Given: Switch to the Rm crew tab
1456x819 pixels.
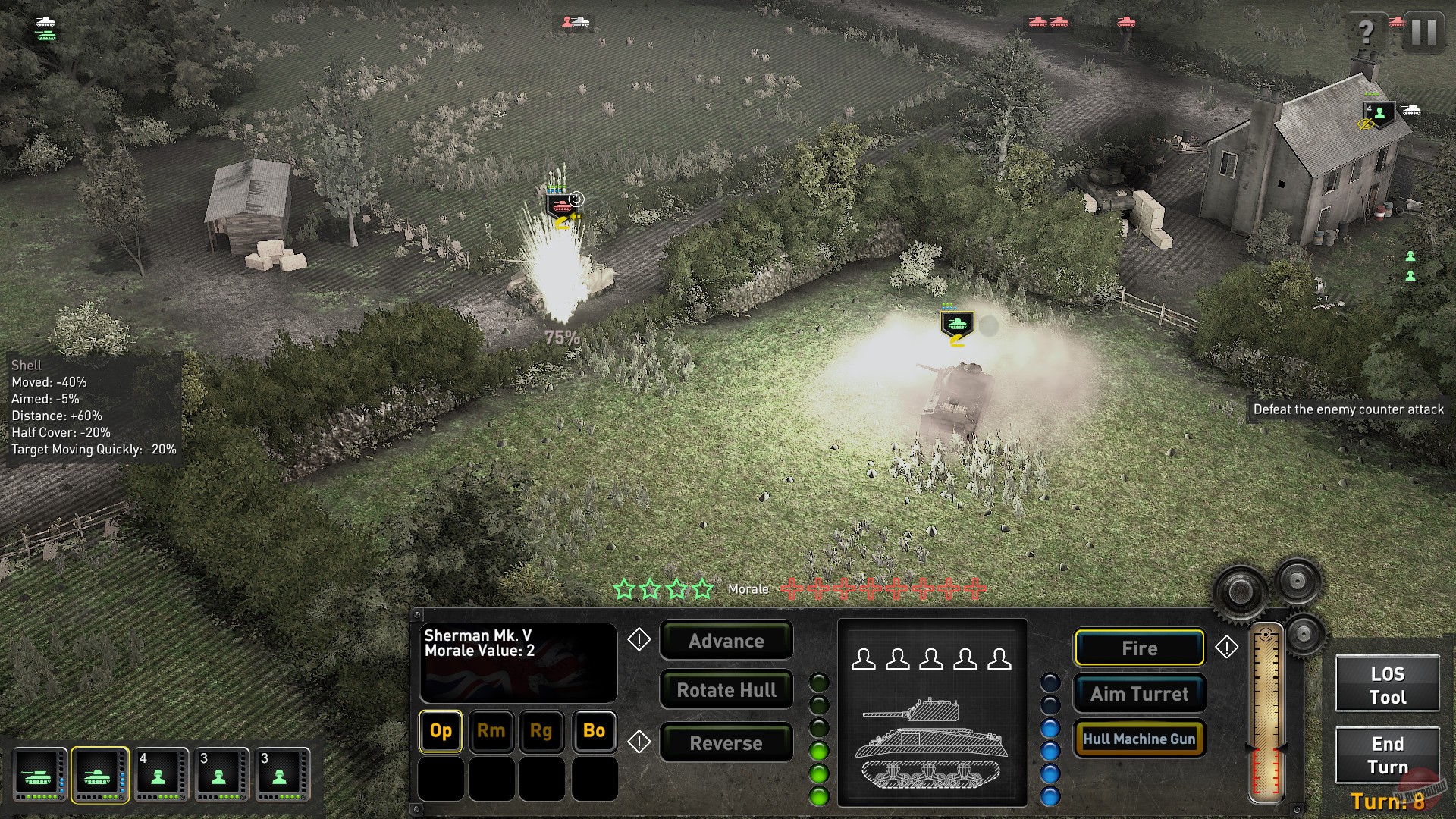Looking at the screenshot, I should click(x=491, y=732).
